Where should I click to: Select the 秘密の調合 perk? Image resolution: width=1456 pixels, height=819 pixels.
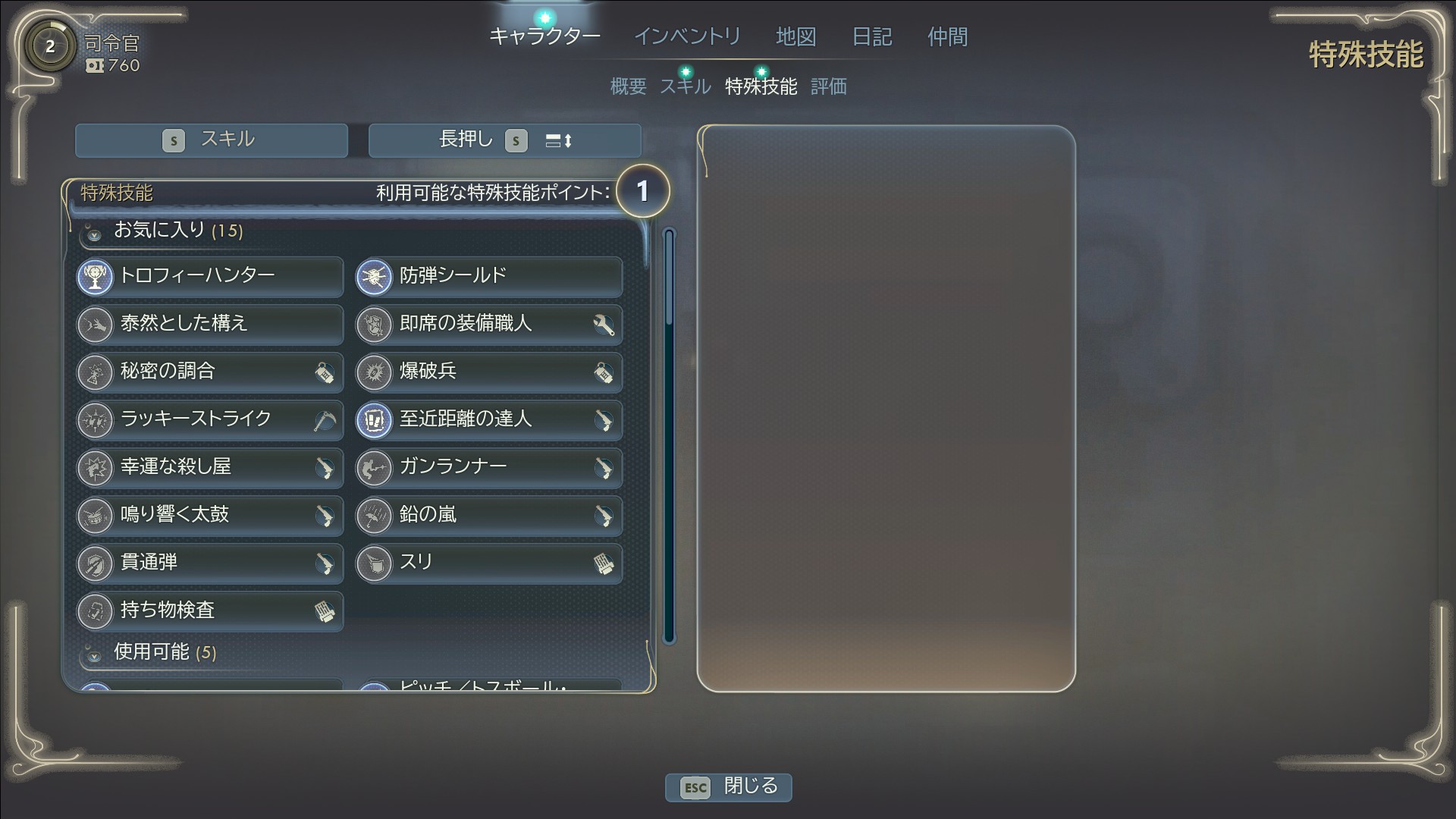[x=210, y=372]
